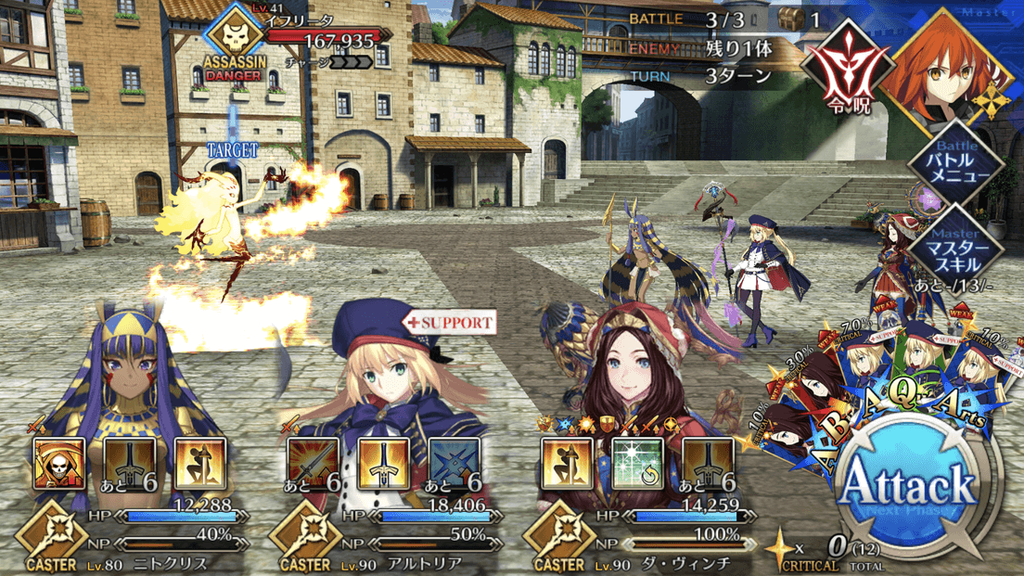This screenshot has height=576, width=1024.
Task: Activate Nitocris's skull skill
Action: (x=59, y=463)
